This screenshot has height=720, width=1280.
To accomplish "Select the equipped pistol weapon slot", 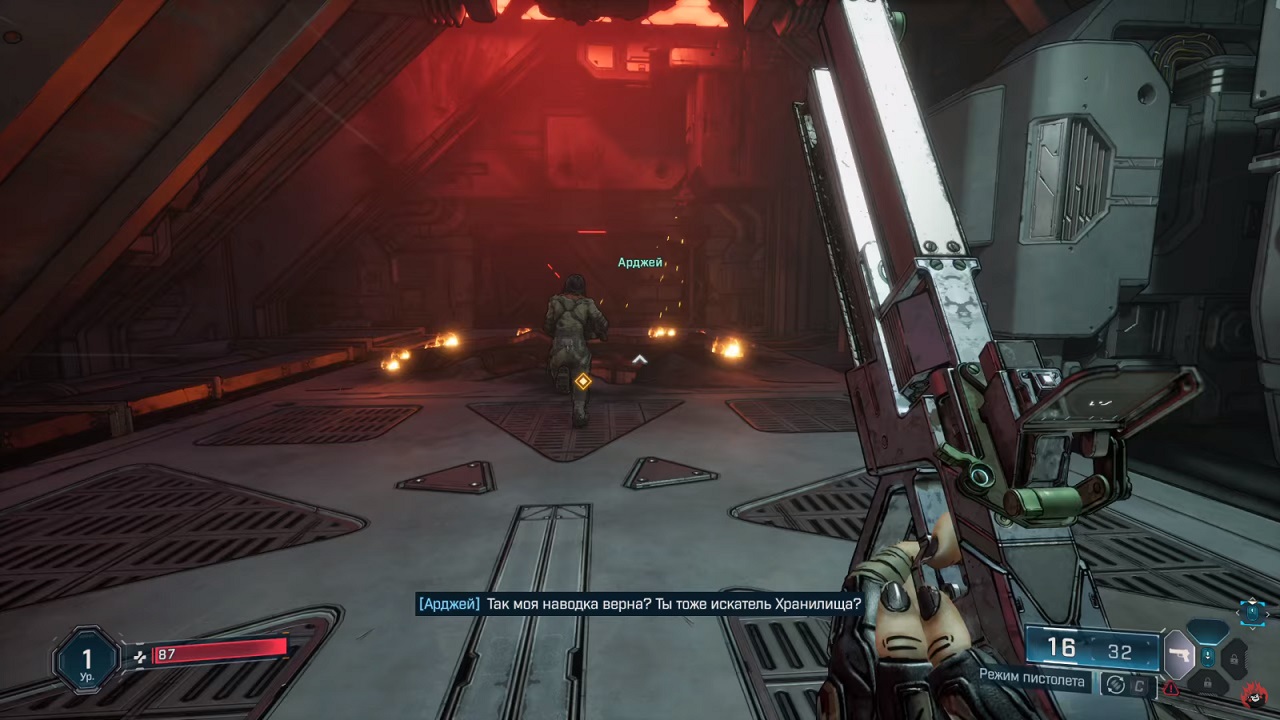I will (x=1178, y=654).
